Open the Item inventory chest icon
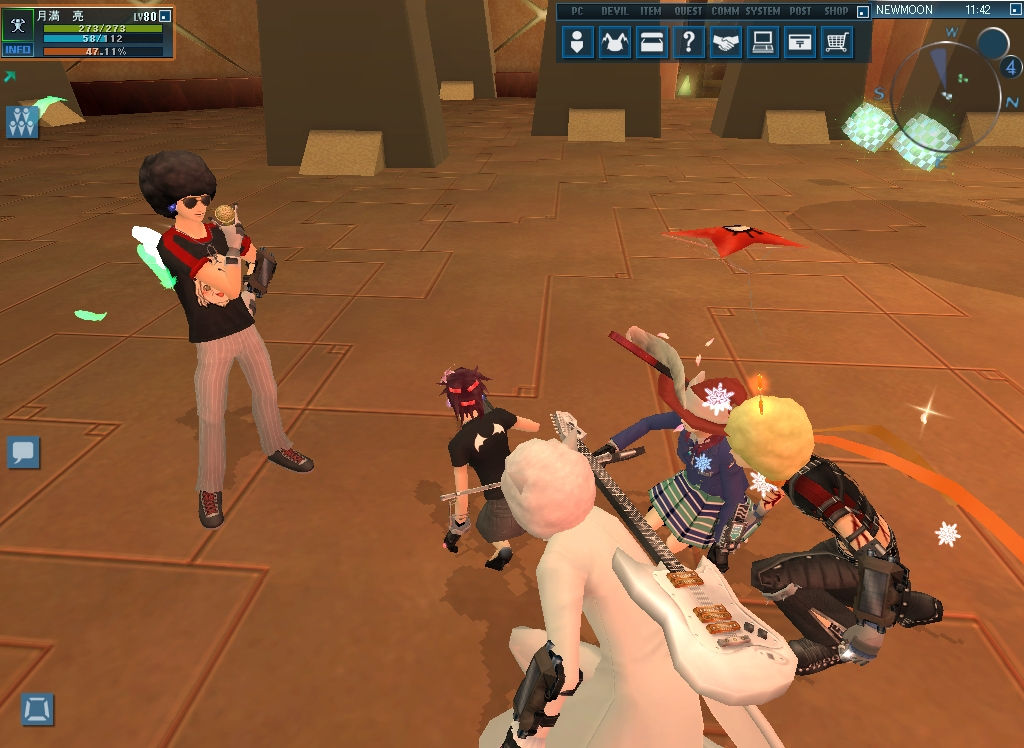The width and height of the screenshot is (1024, 748). pyautogui.click(x=651, y=43)
